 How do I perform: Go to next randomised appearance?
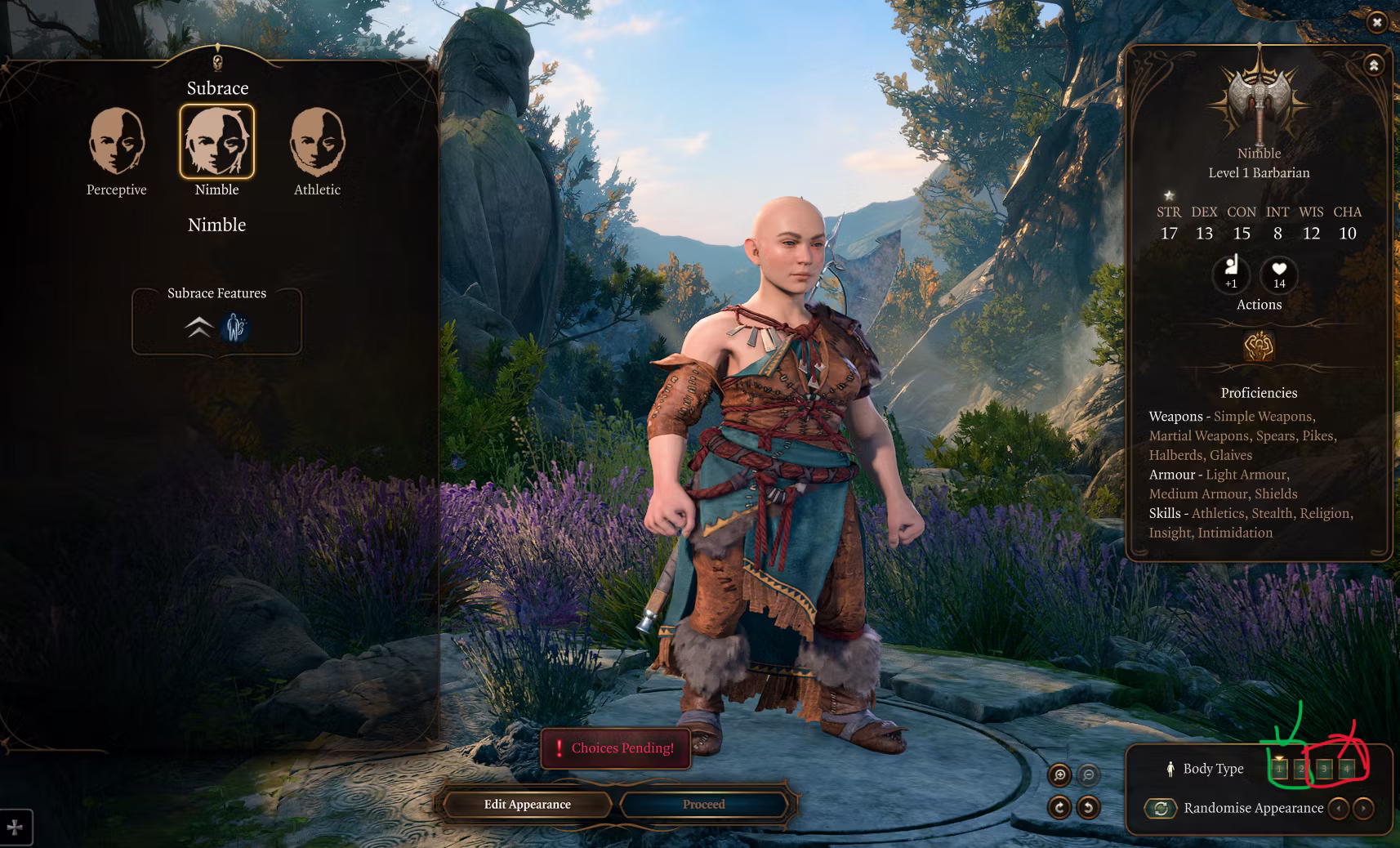(x=1363, y=809)
